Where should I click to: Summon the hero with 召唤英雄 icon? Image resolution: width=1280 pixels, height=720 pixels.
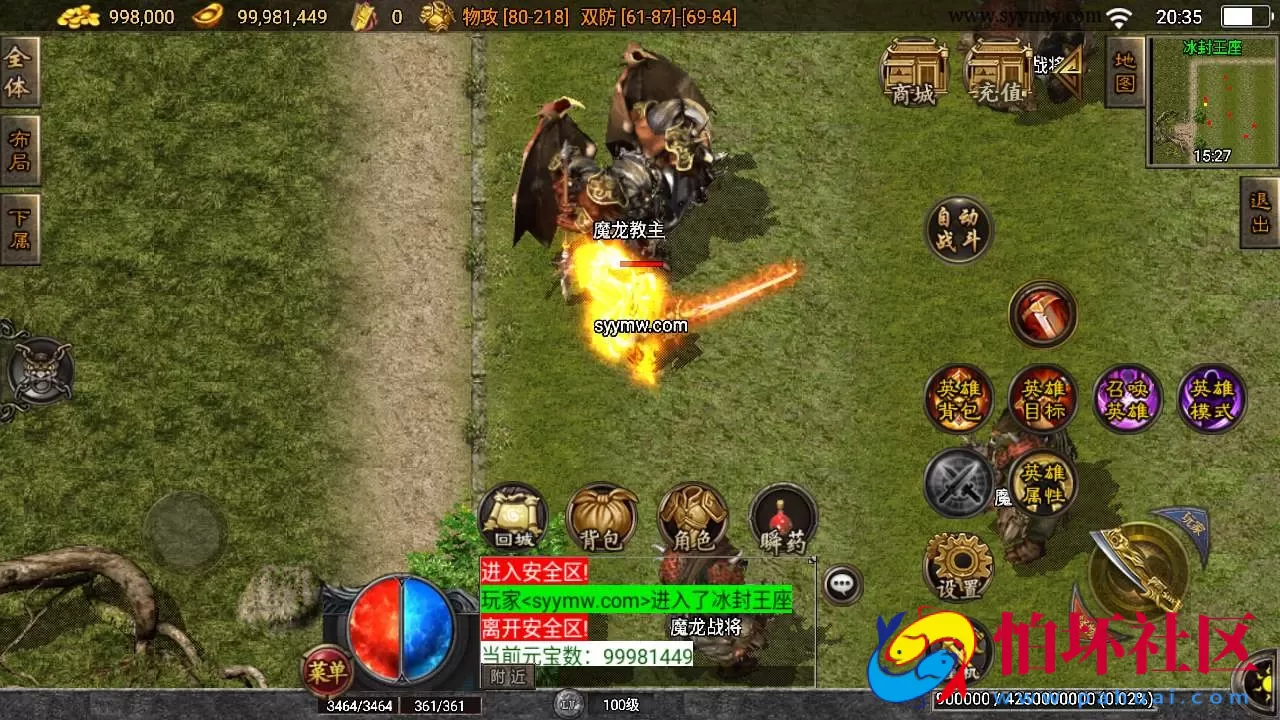[x=1127, y=398]
